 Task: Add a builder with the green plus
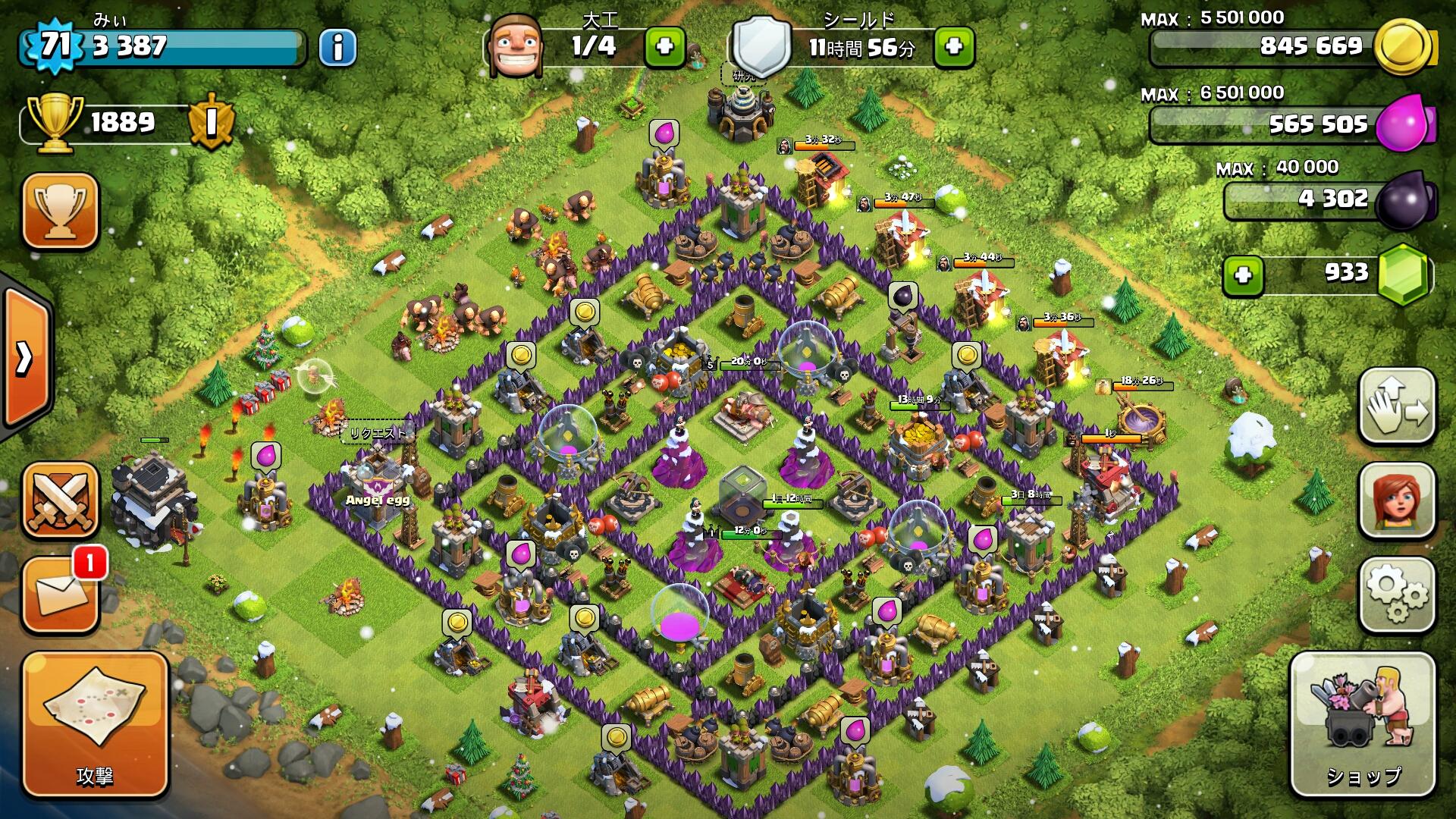point(664,47)
